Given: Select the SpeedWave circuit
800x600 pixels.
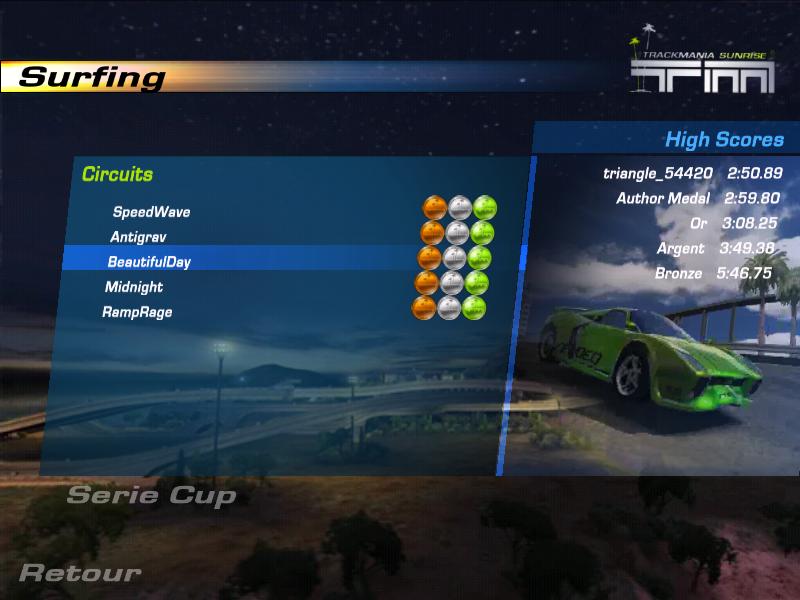Looking at the screenshot, I should click(151, 212).
